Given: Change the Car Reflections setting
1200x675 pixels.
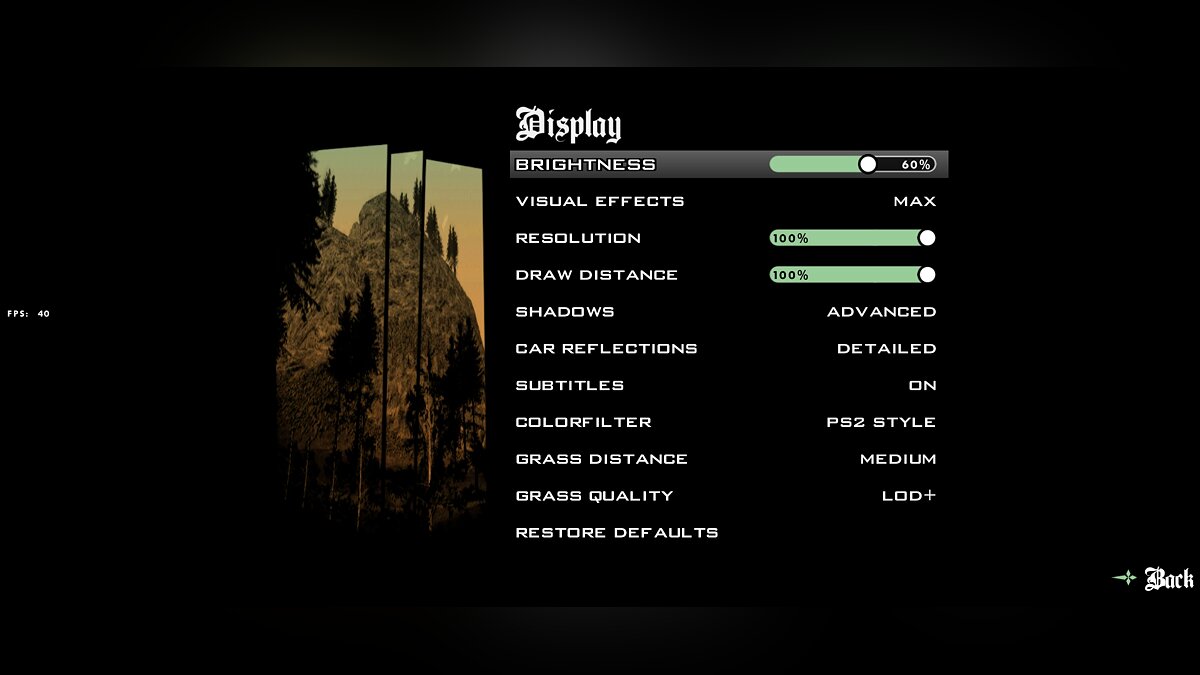Looking at the screenshot, I should pyautogui.click(x=886, y=349).
